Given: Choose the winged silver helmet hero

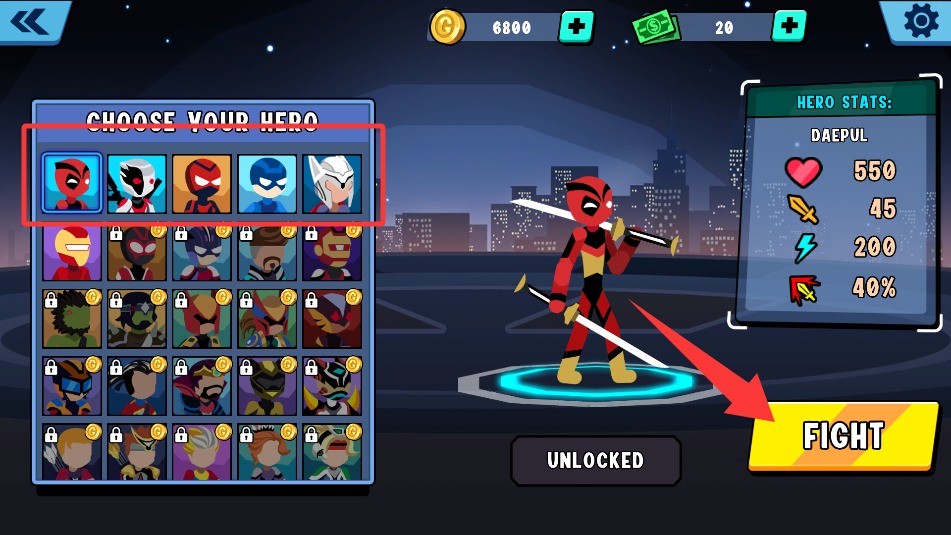Looking at the screenshot, I should click(x=332, y=184).
